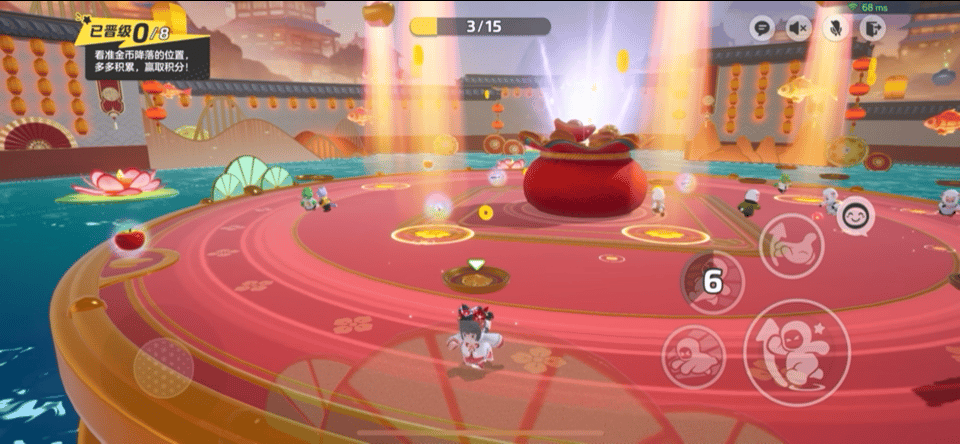The height and width of the screenshot is (444, 960).
Task: Tap the large jump action button
Action: [x=797, y=352]
